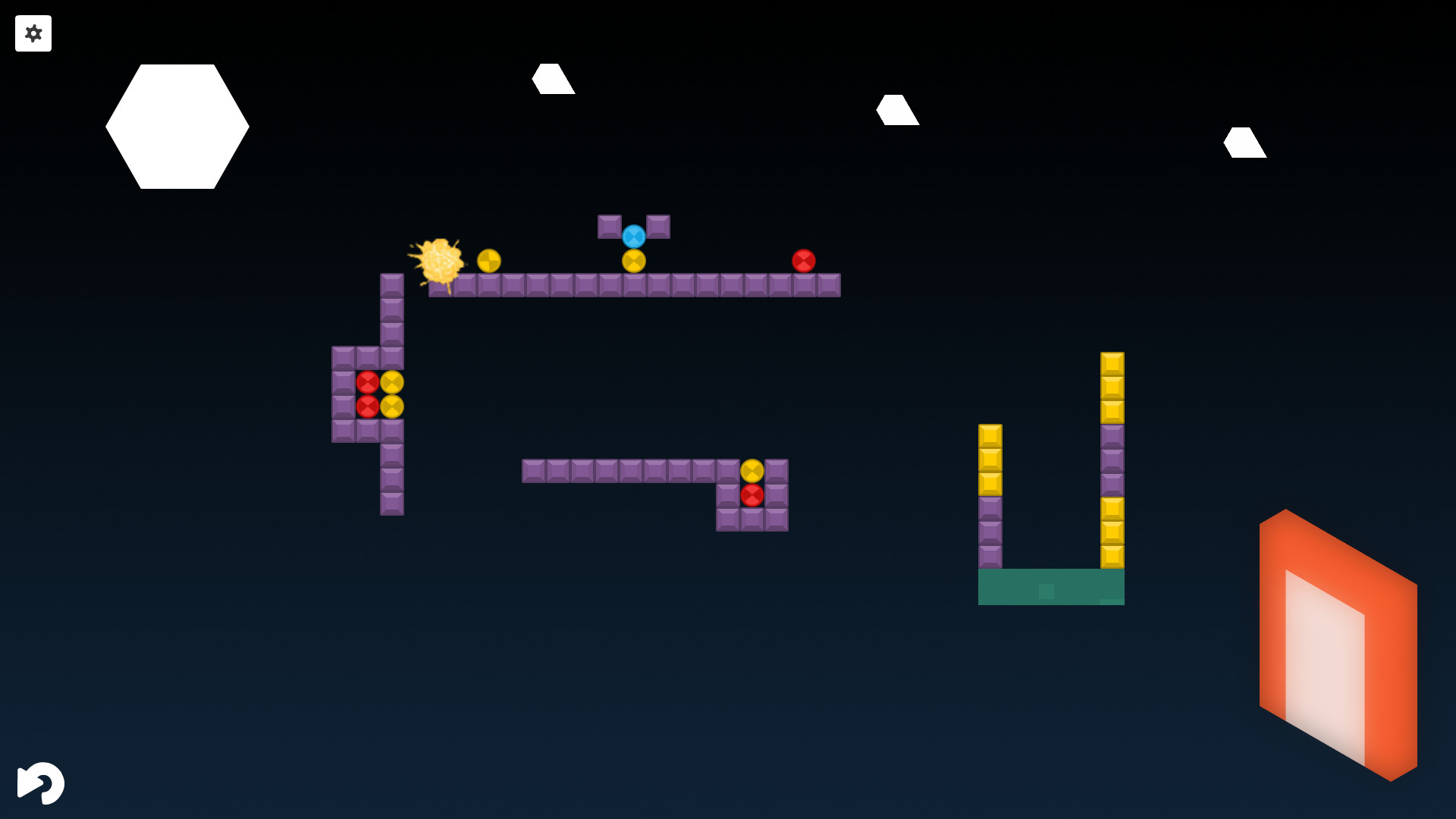Click the yellow ball atop the middle platform ledge
Screen dimensions: 1456x819
point(752,471)
